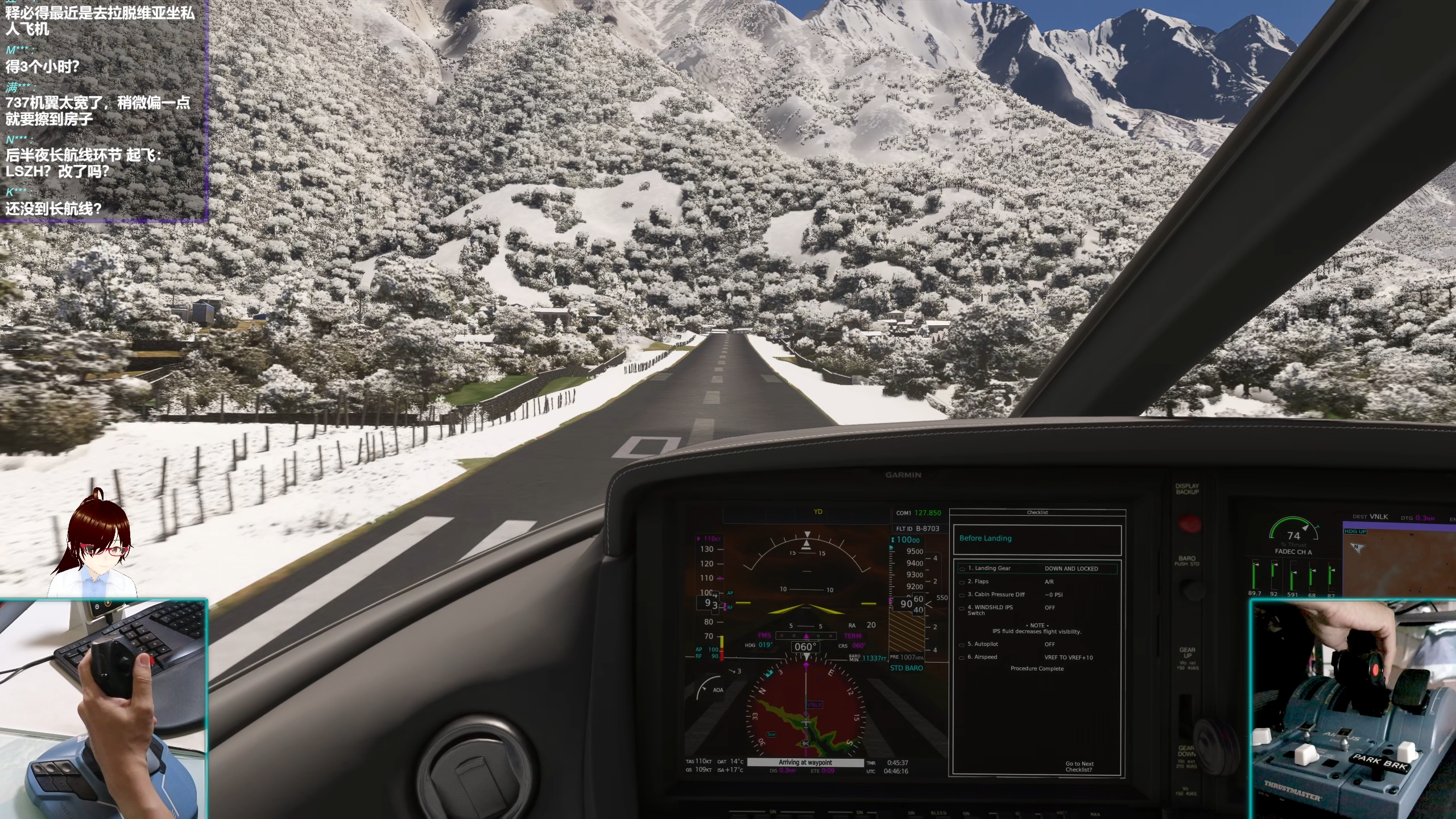Check the WINDSHLD IPS Switch item
This screenshot has width=1456, height=819.
coord(962,608)
